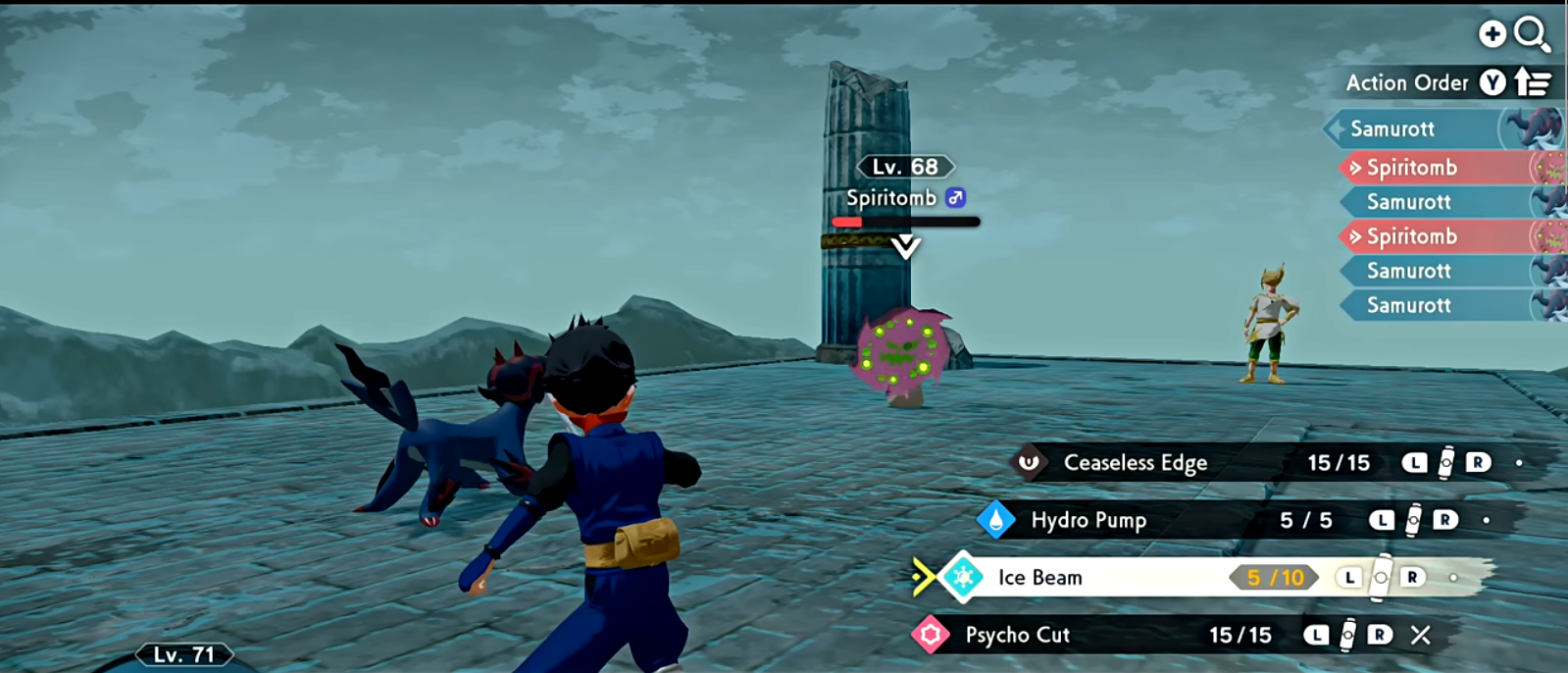Viewport: 1568px width, 673px height.
Task: Select the Ceaseless Edge move
Action: [1135, 462]
